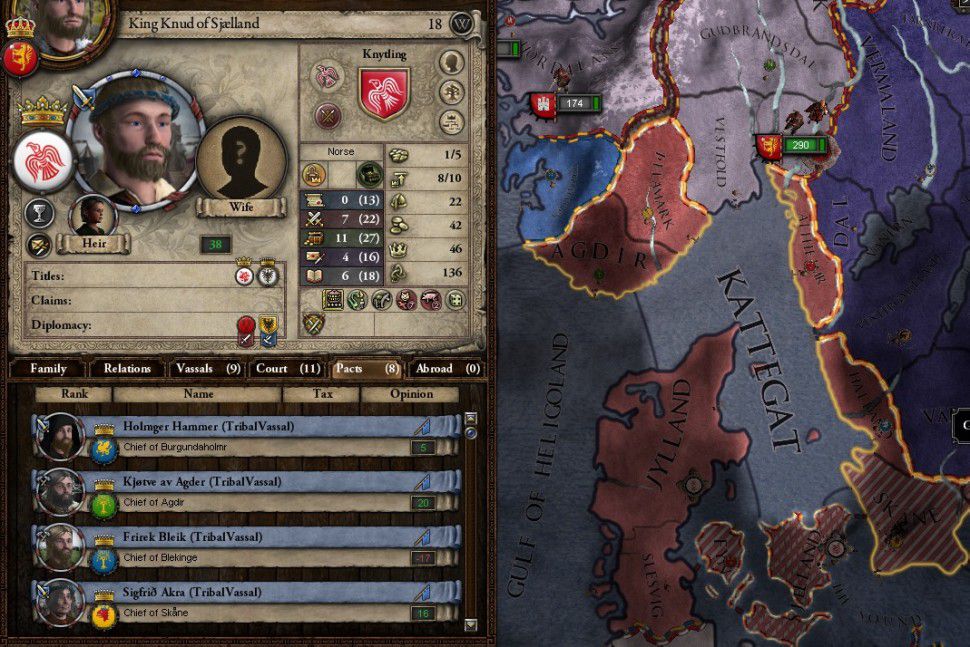
Task: Show the Vassals tab
Action: tap(205, 368)
